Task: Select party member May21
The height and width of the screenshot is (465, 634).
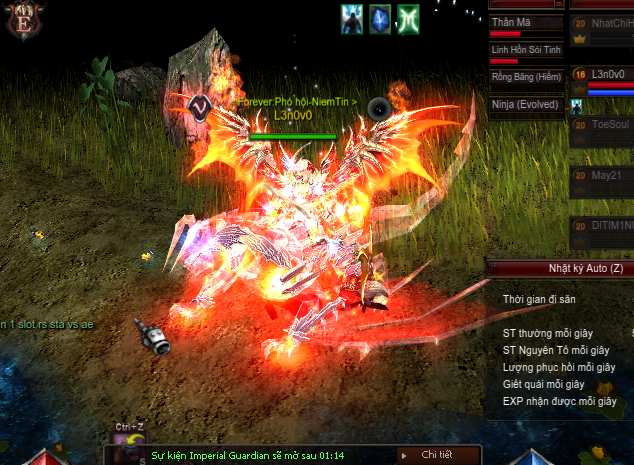Action: tap(606, 175)
